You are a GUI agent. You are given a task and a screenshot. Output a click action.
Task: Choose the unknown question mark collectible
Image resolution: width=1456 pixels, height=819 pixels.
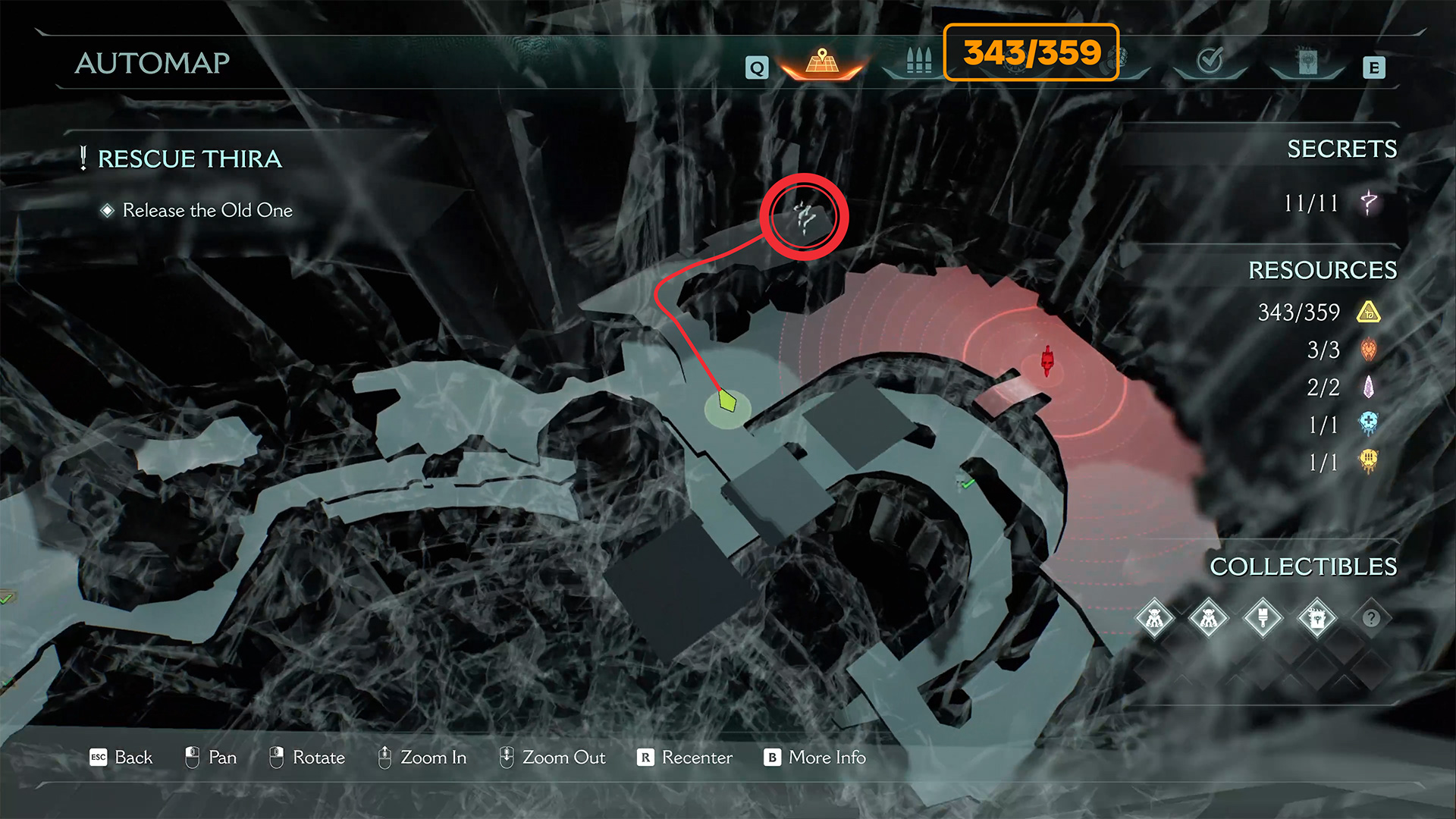click(1371, 618)
